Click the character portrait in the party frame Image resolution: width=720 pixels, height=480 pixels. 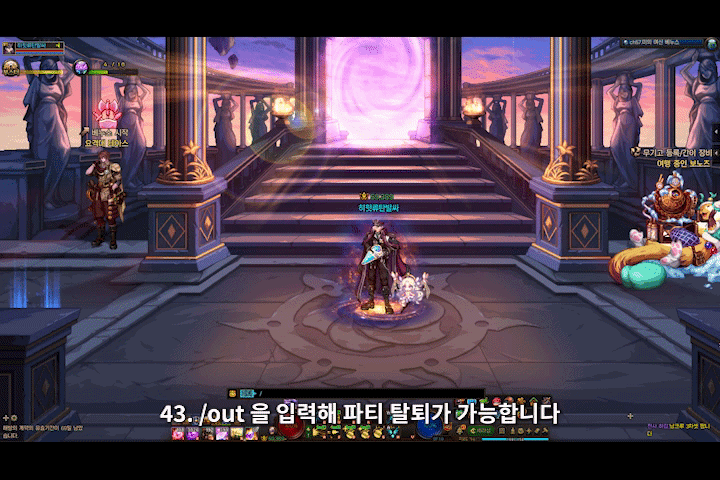[10, 47]
